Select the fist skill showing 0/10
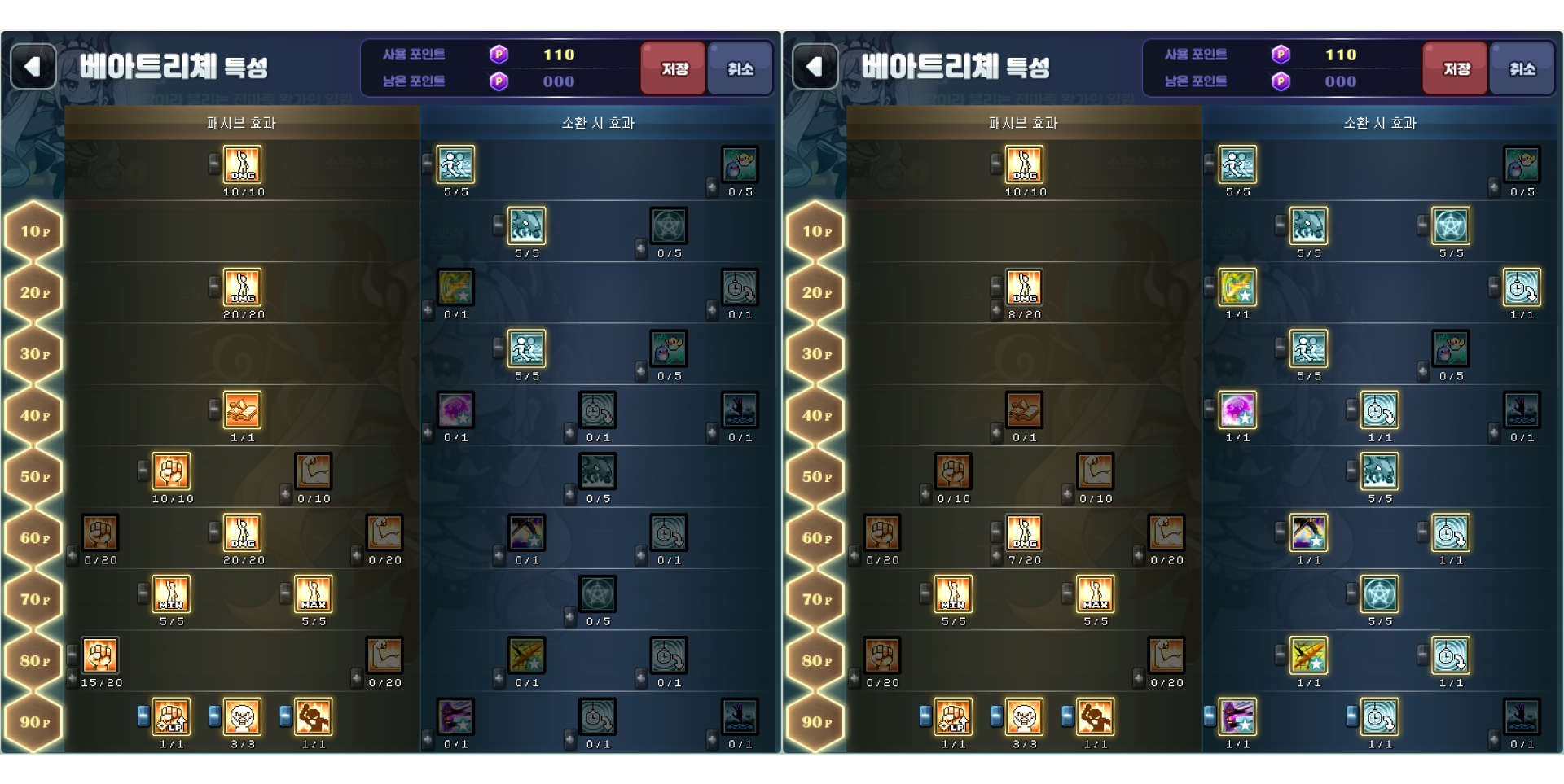 pyautogui.click(x=953, y=472)
